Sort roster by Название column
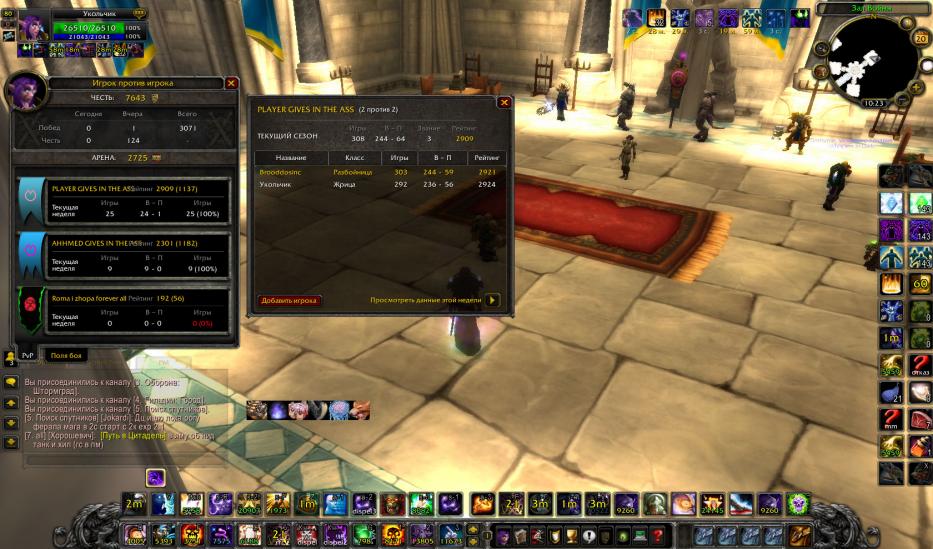 pos(291,158)
